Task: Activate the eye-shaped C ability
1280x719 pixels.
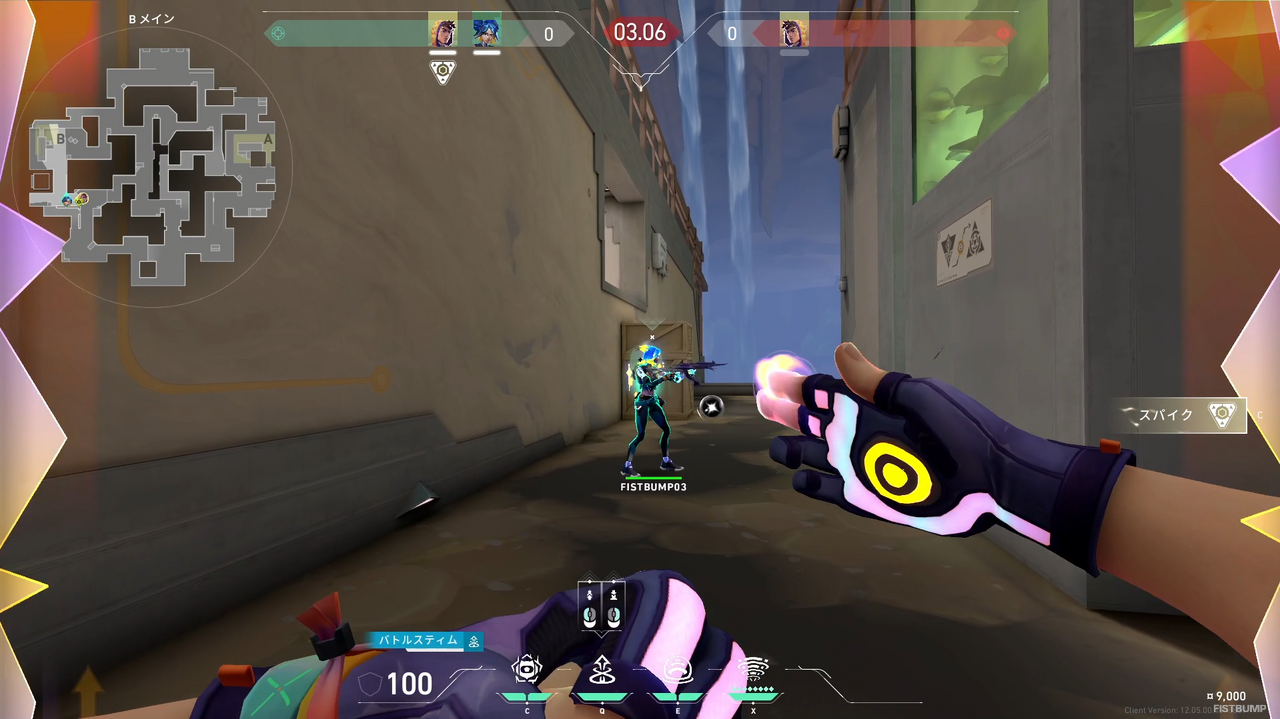Action: (527, 669)
